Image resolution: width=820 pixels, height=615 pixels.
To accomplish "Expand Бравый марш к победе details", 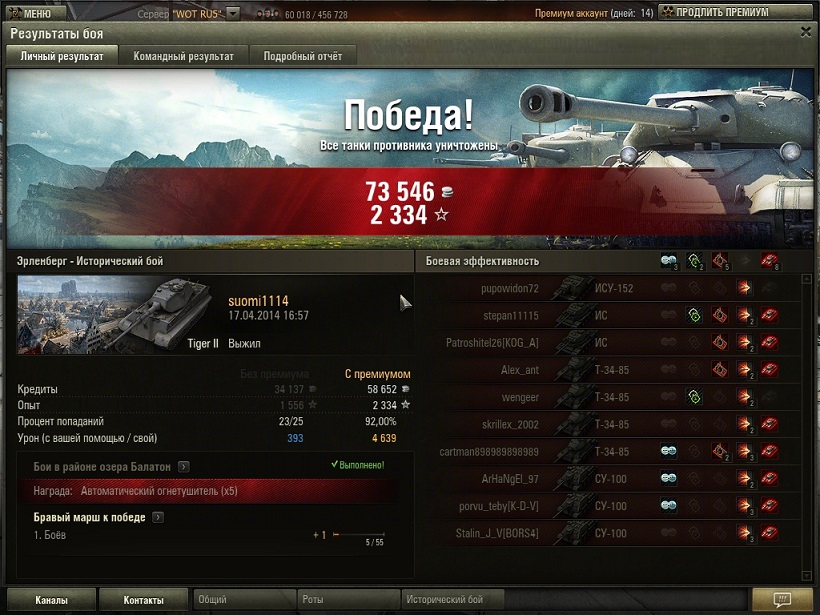I will (x=158, y=517).
